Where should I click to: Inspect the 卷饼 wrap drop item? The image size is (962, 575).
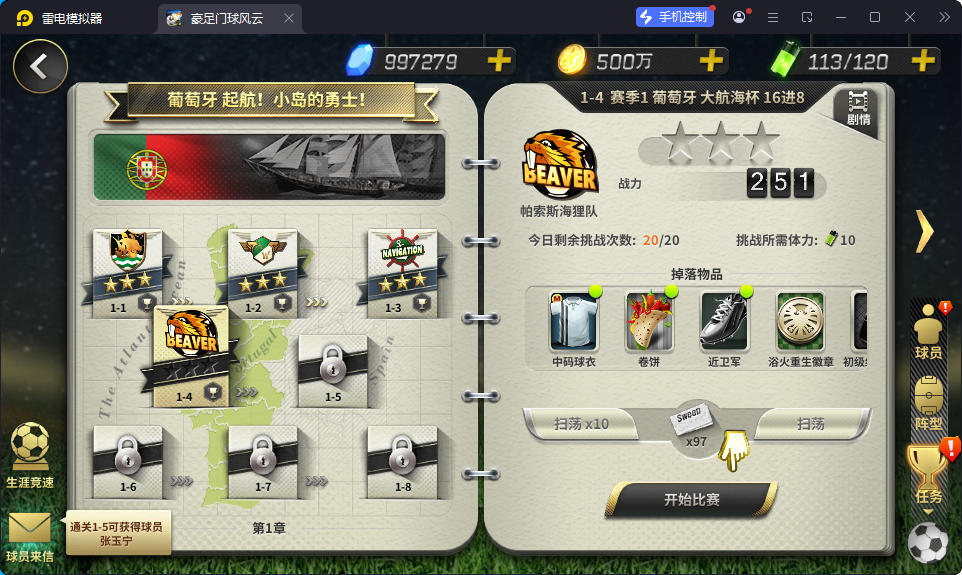click(649, 322)
